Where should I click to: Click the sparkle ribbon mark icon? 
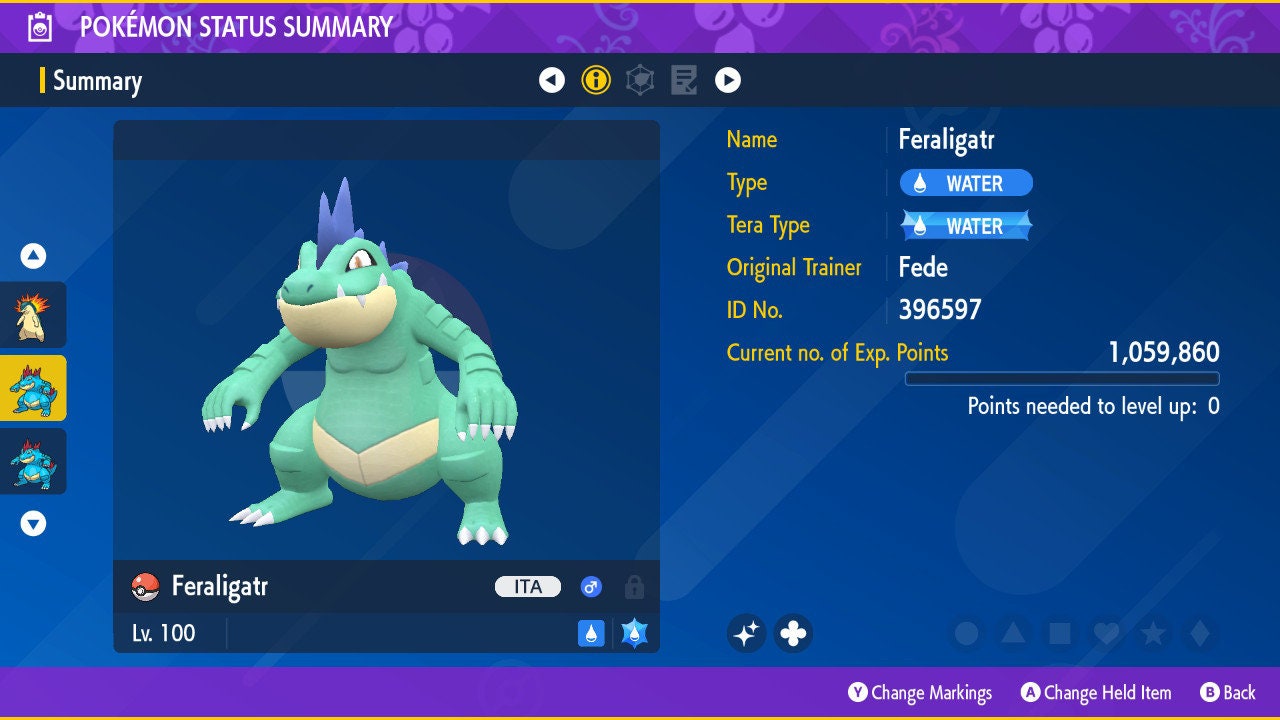(746, 633)
